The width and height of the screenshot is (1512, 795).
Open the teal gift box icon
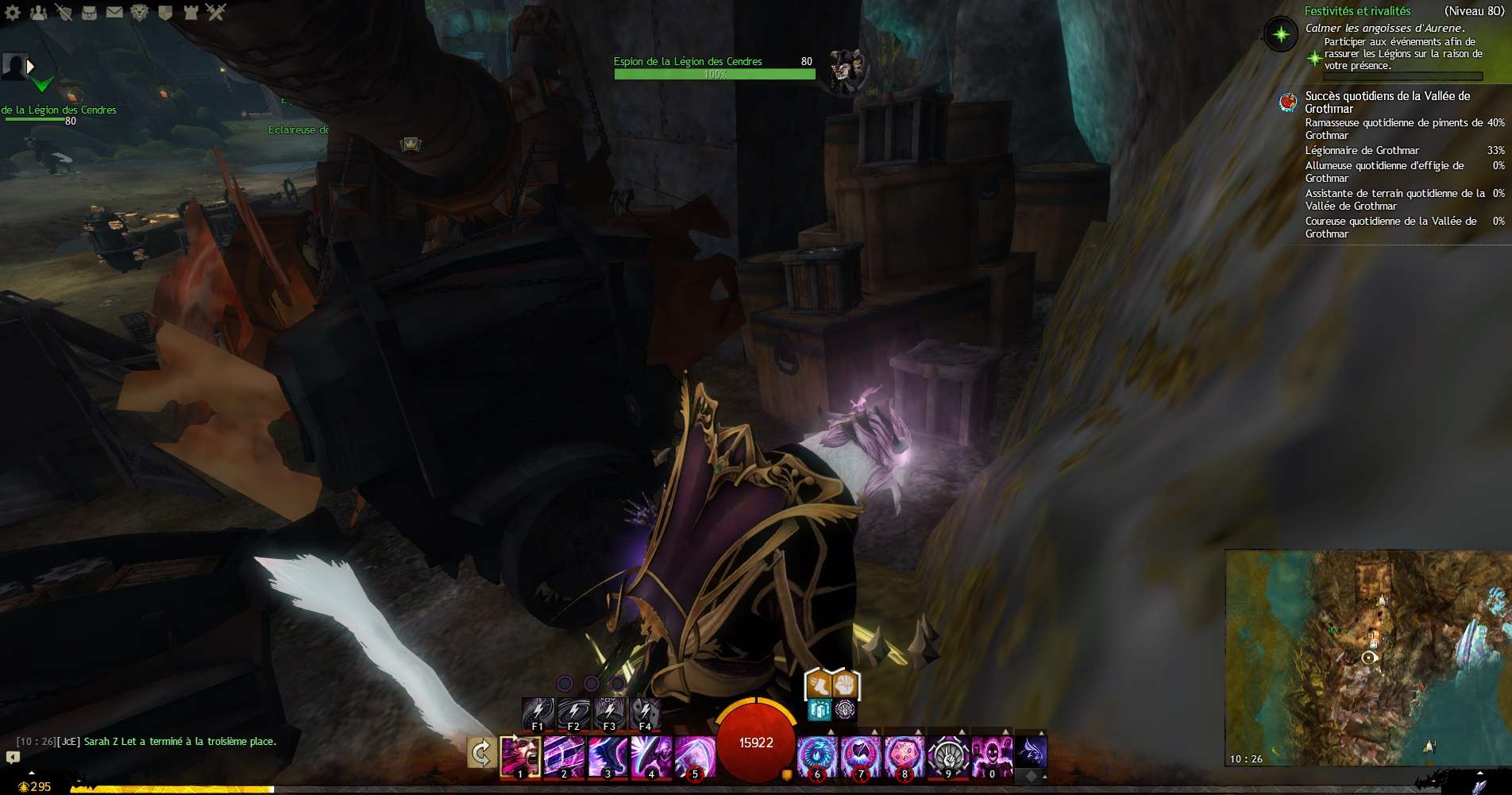[819, 709]
